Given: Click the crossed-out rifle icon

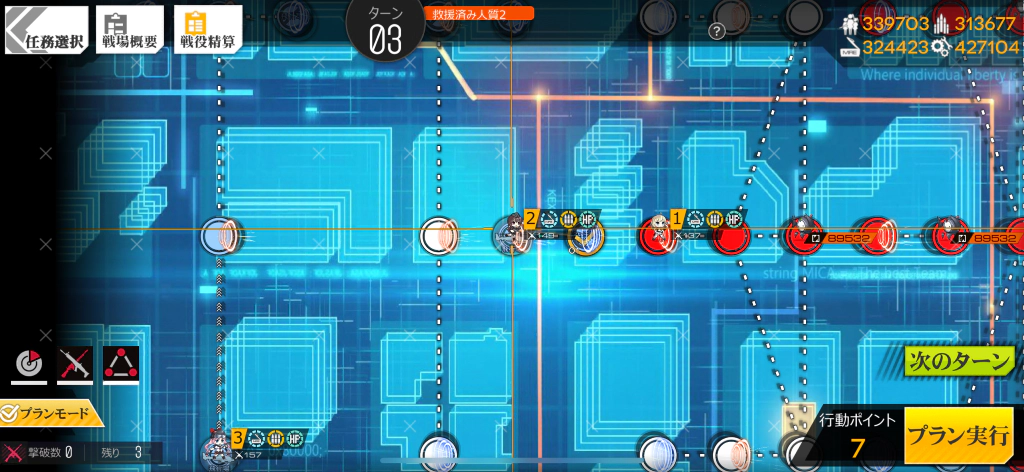Looking at the screenshot, I should point(75,366).
